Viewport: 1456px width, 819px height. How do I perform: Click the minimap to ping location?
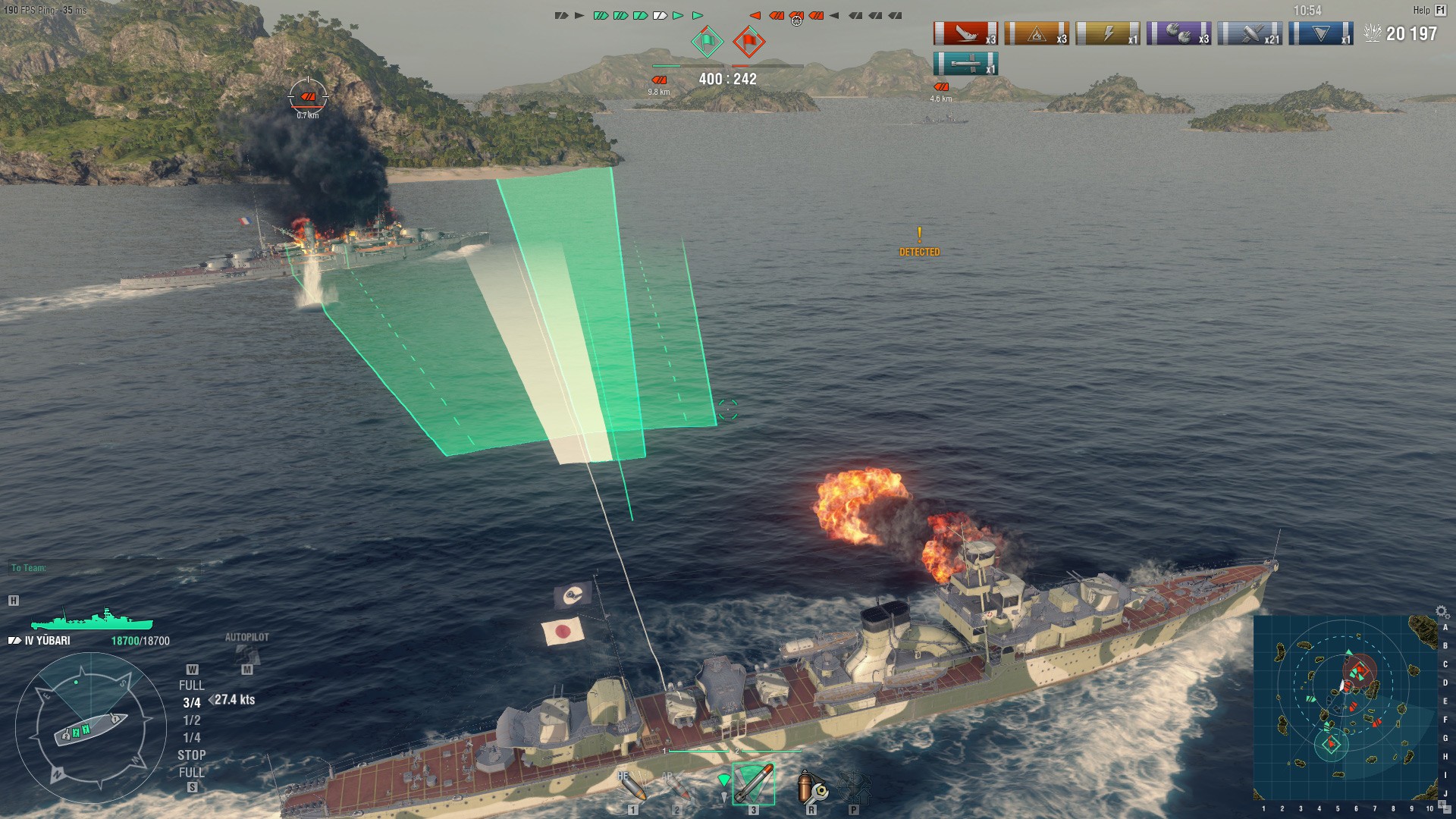click(1344, 707)
